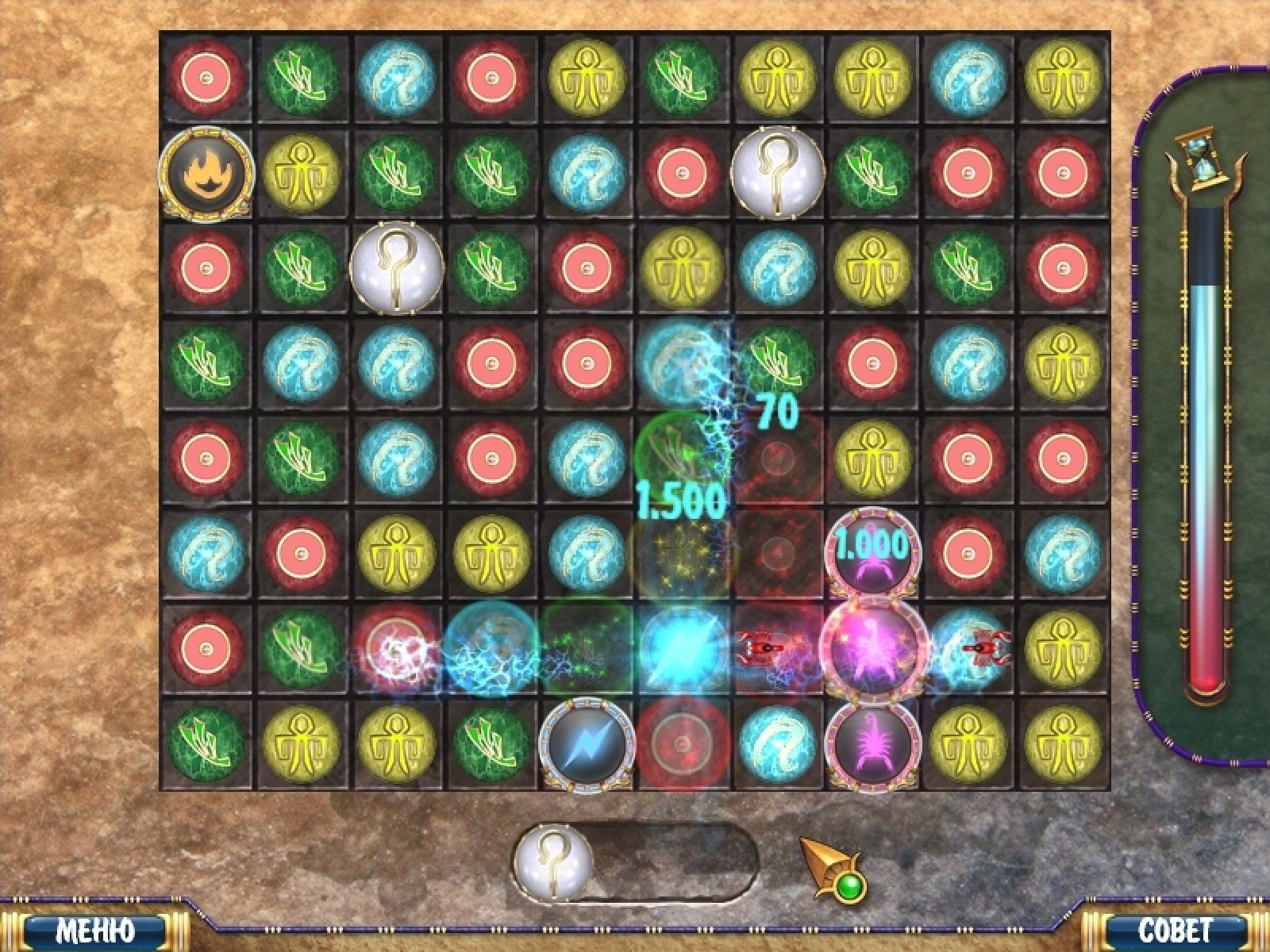
Task: Choose the blue lightning bolt orb tile
Action: click(x=587, y=746)
